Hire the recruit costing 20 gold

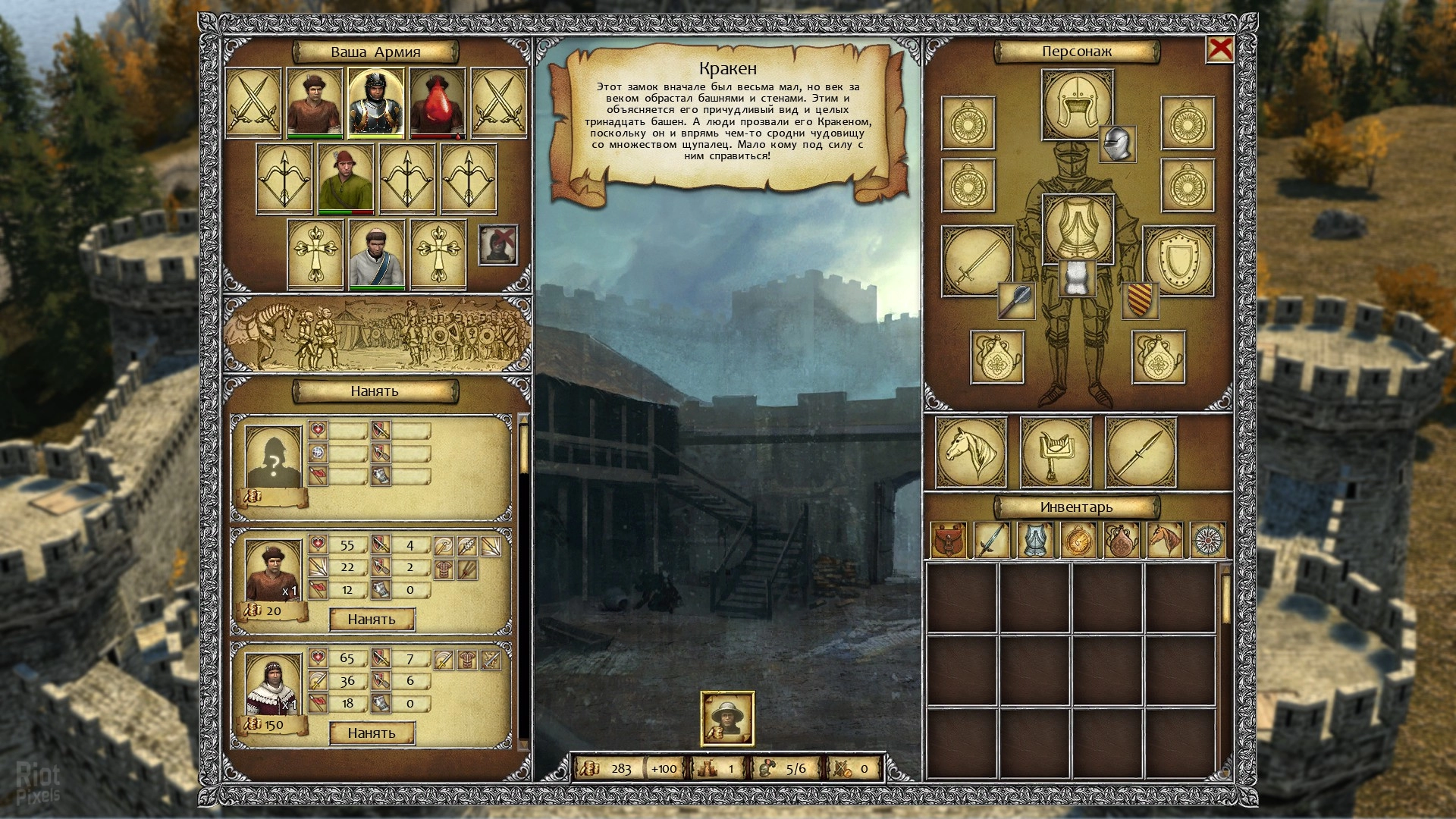click(372, 620)
